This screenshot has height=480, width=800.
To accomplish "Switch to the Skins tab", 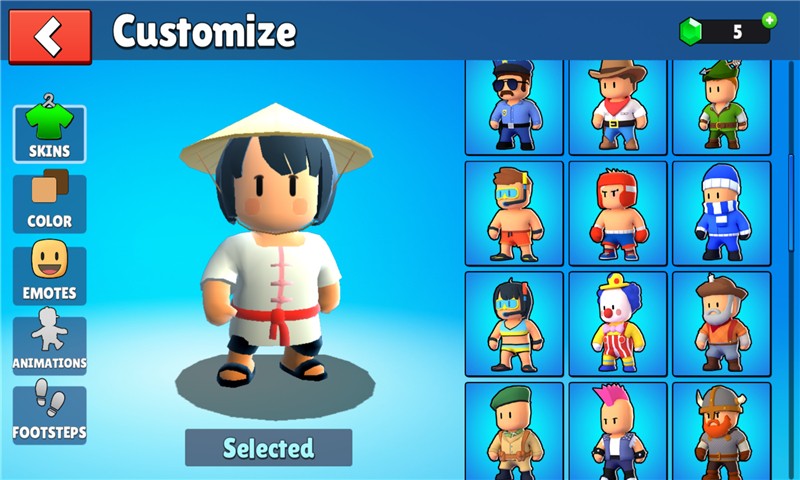I will pos(49,133).
